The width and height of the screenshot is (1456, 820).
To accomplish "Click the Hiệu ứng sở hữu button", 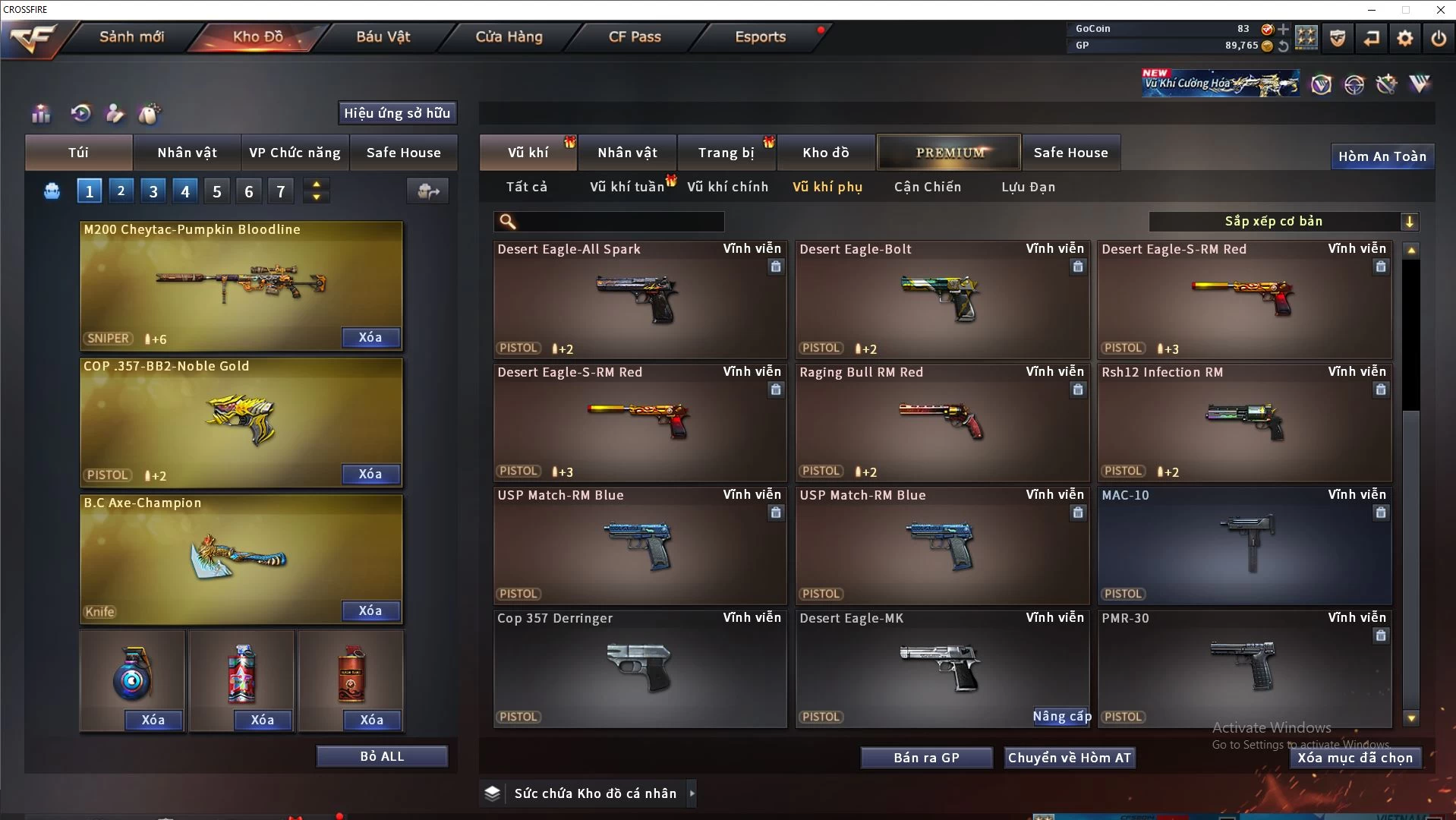I will (x=397, y=113).
